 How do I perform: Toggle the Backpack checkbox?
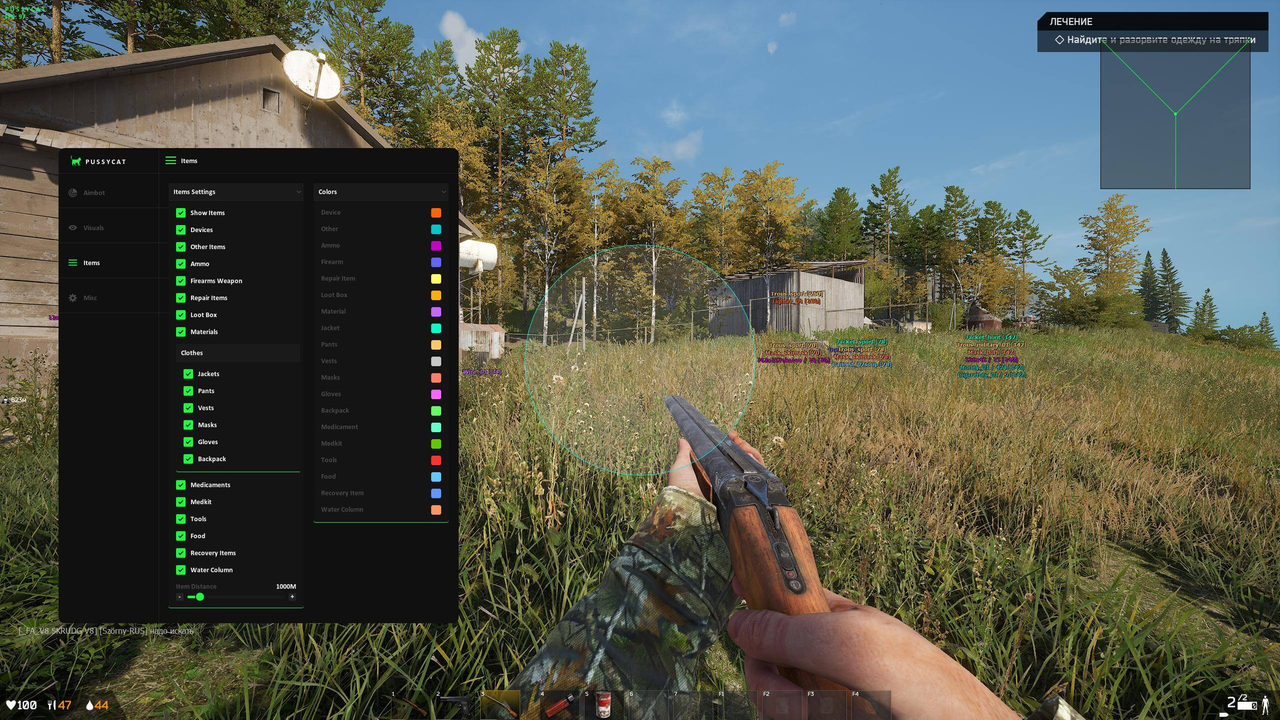click(188, 459)
